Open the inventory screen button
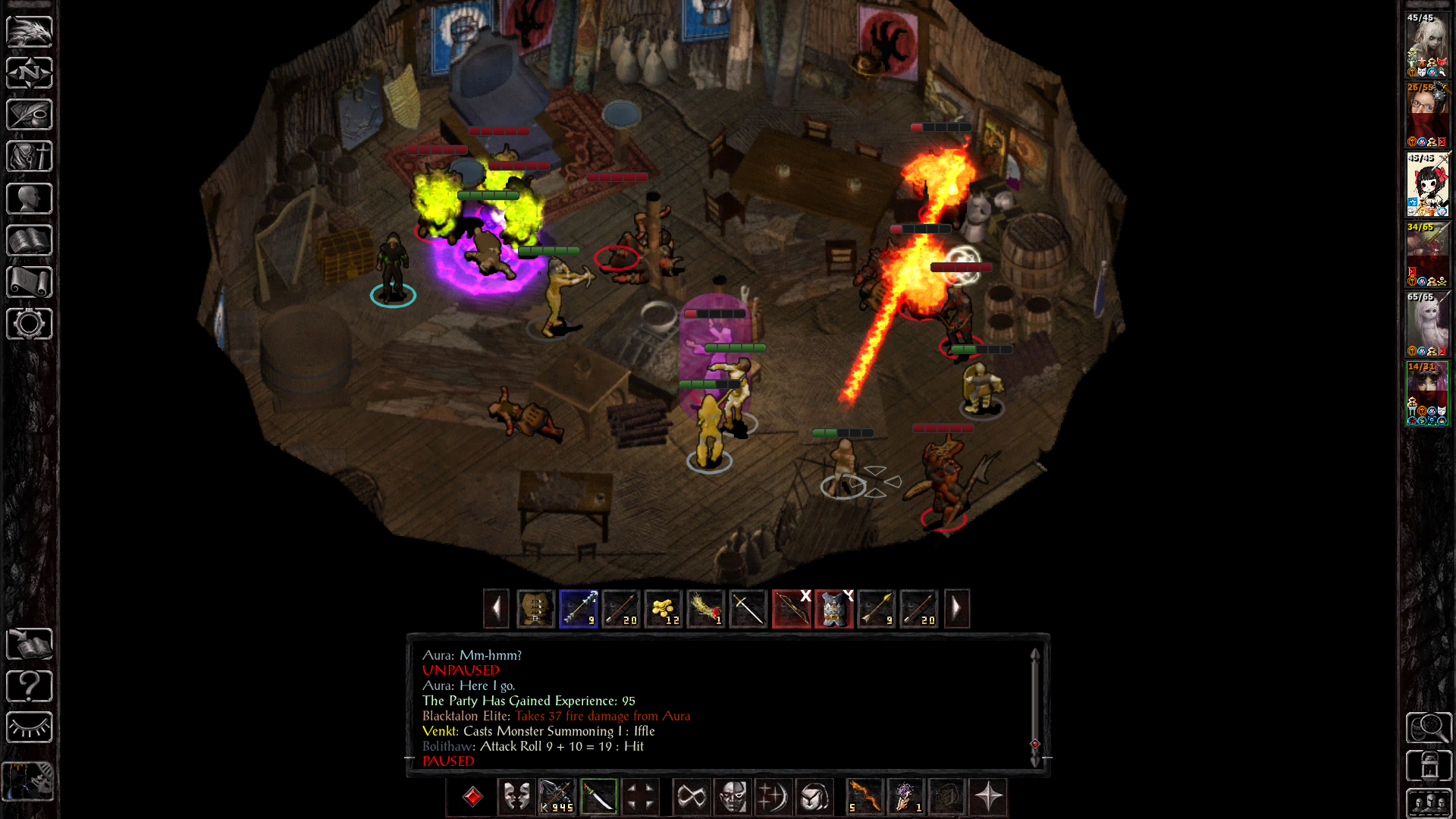Viewport: 1456px width, 819px height. (x=29, y=157)
